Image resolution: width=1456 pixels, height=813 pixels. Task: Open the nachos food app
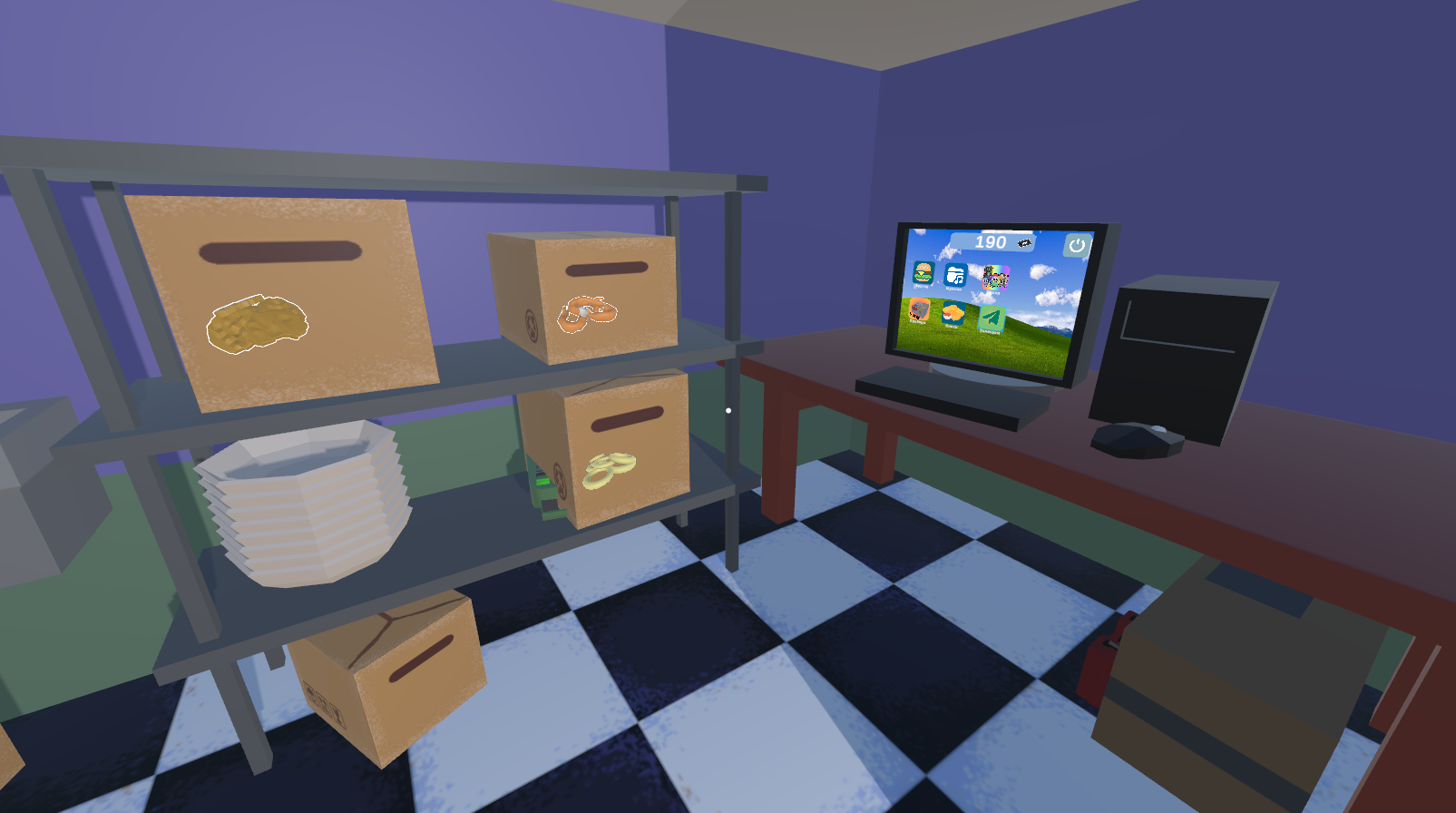pos(953,313)
